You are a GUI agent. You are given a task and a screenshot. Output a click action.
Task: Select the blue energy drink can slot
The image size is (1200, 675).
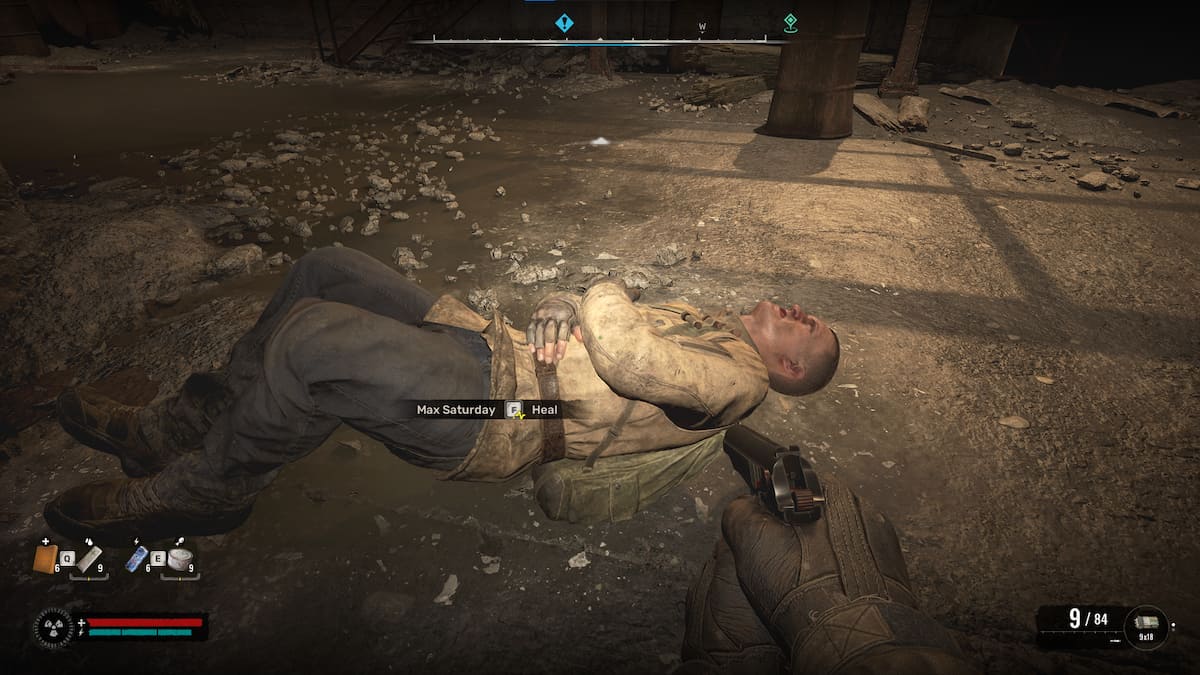(x=136, y=559)
